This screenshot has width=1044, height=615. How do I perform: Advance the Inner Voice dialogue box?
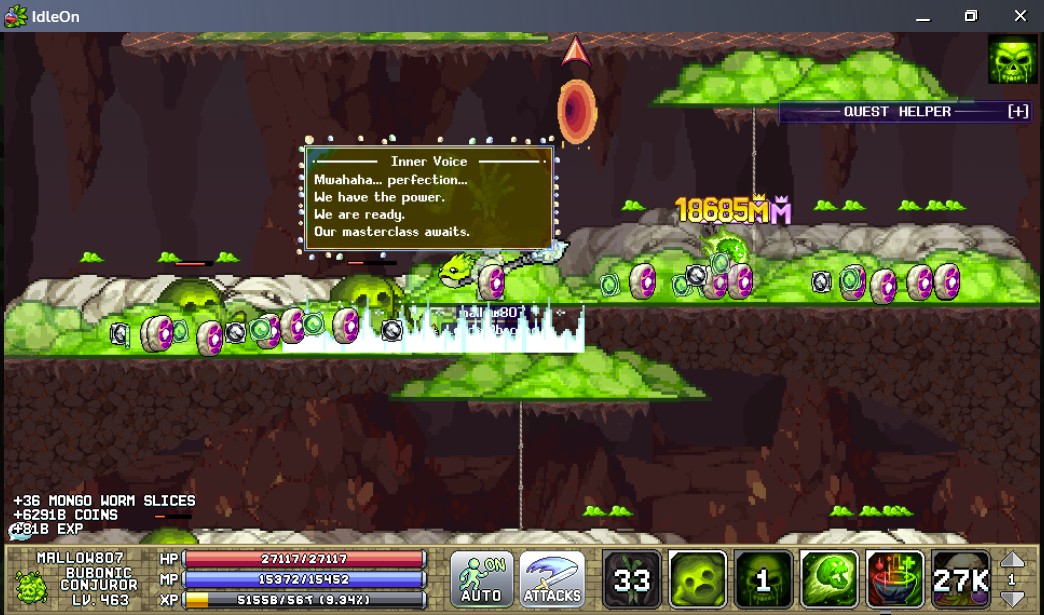pyautogui.click(x=429, y=197)
